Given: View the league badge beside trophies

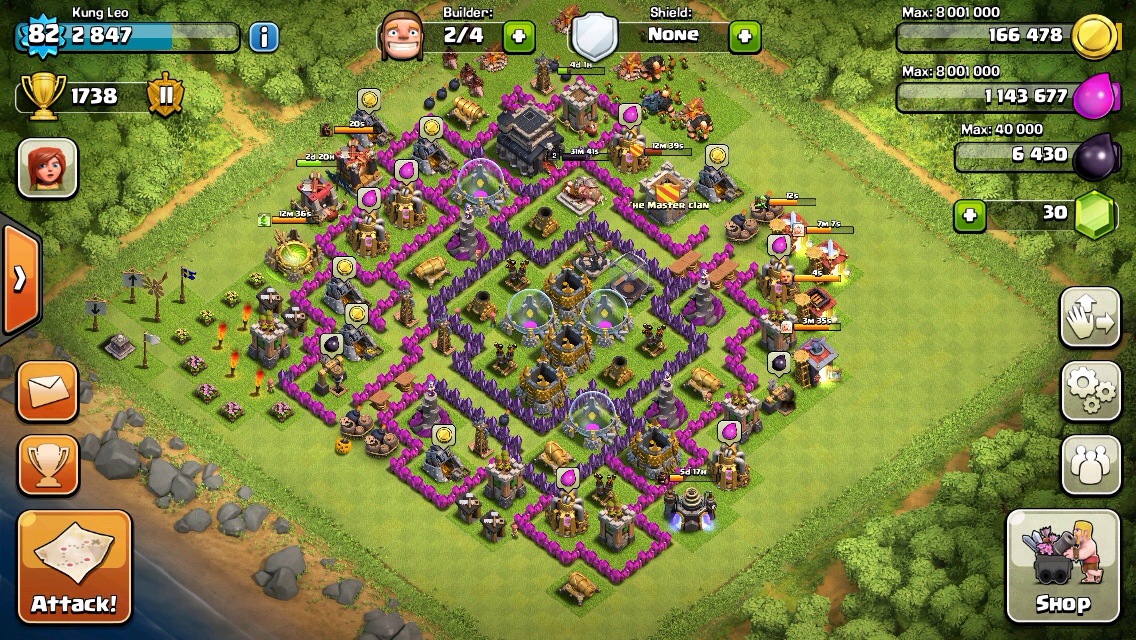Looking at the screenshot, I should [165, 96].
